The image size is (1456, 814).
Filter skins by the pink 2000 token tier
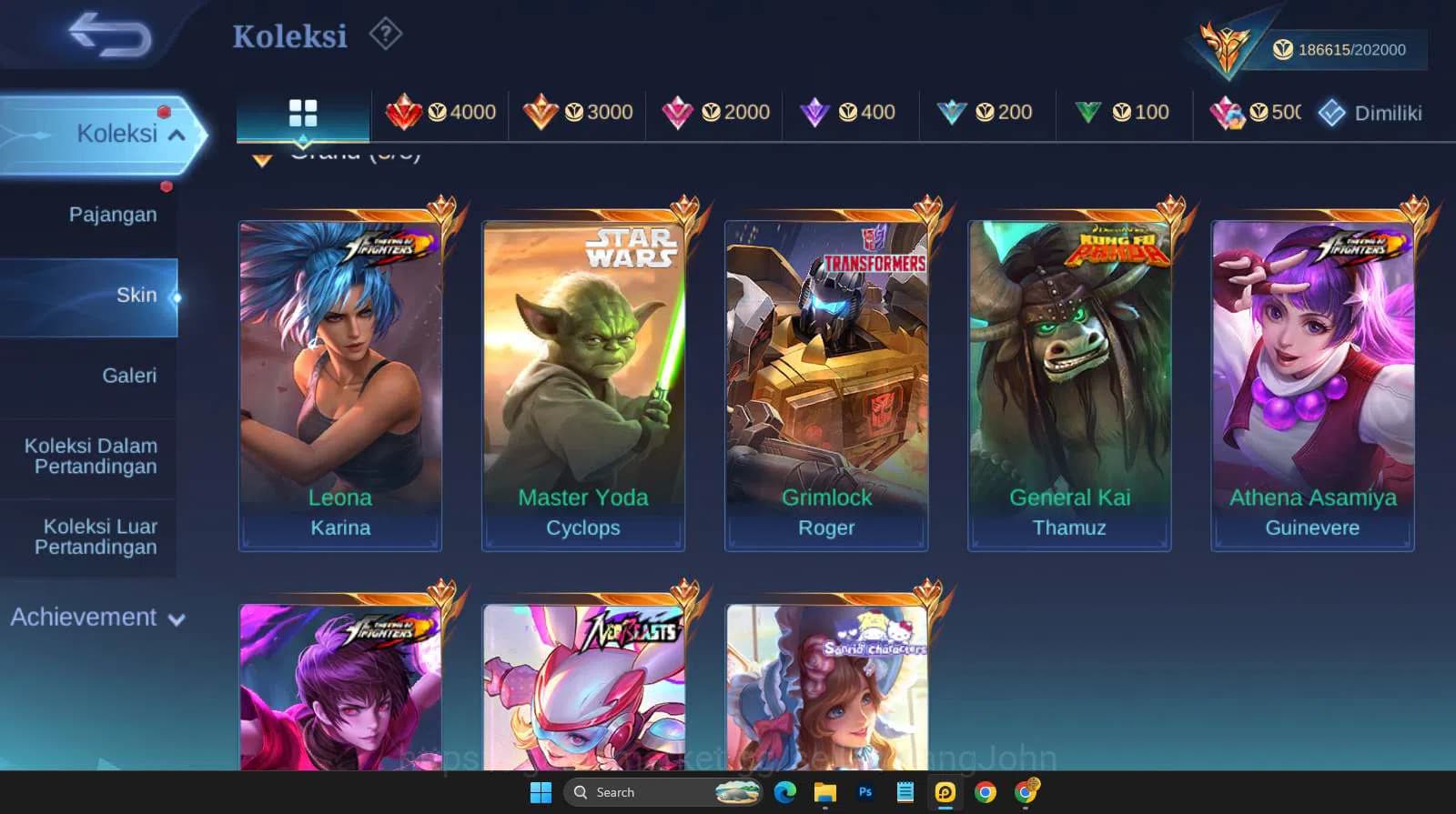coord(716,113)
